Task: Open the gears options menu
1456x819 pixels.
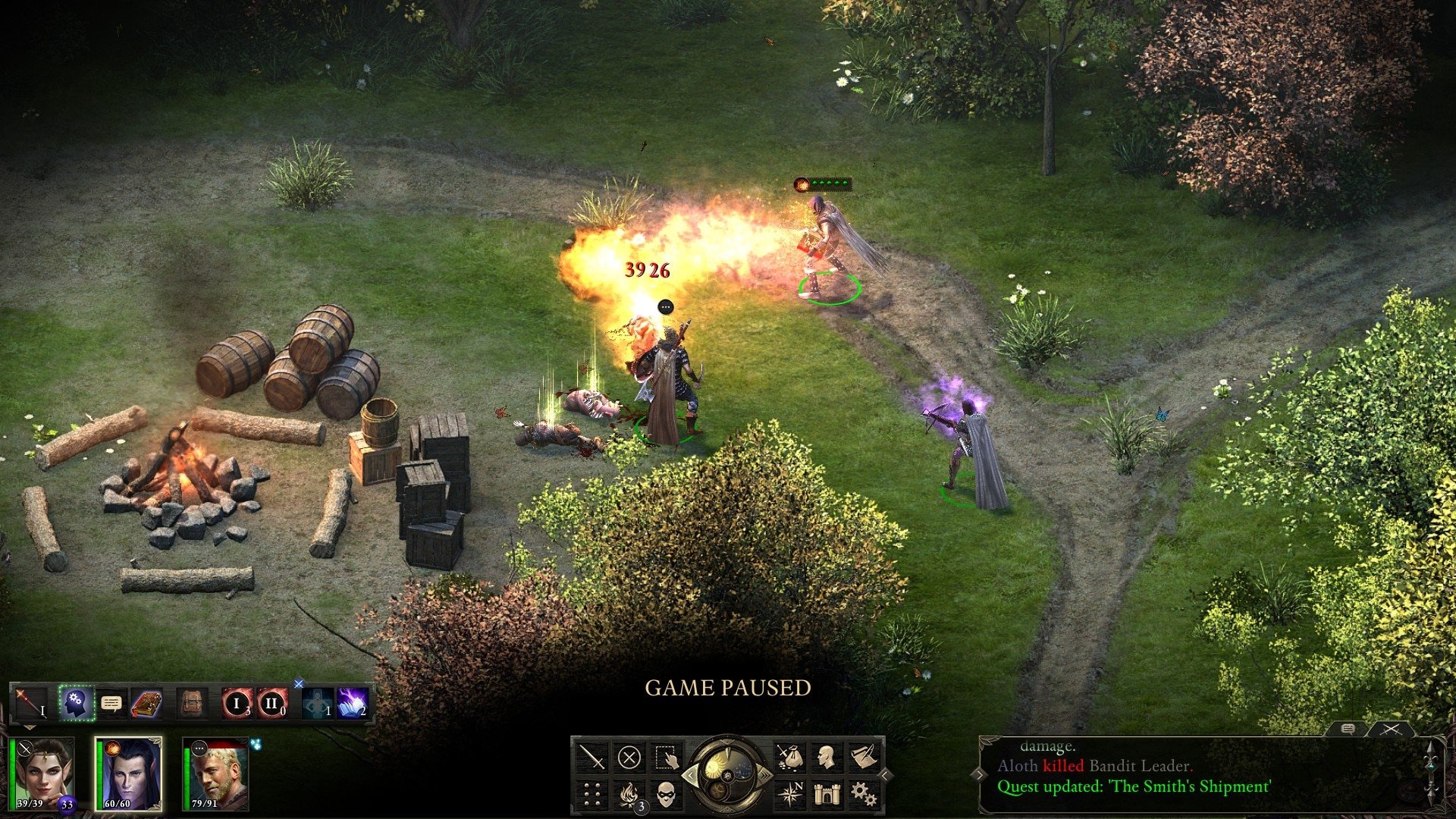Action: [863, 793]
